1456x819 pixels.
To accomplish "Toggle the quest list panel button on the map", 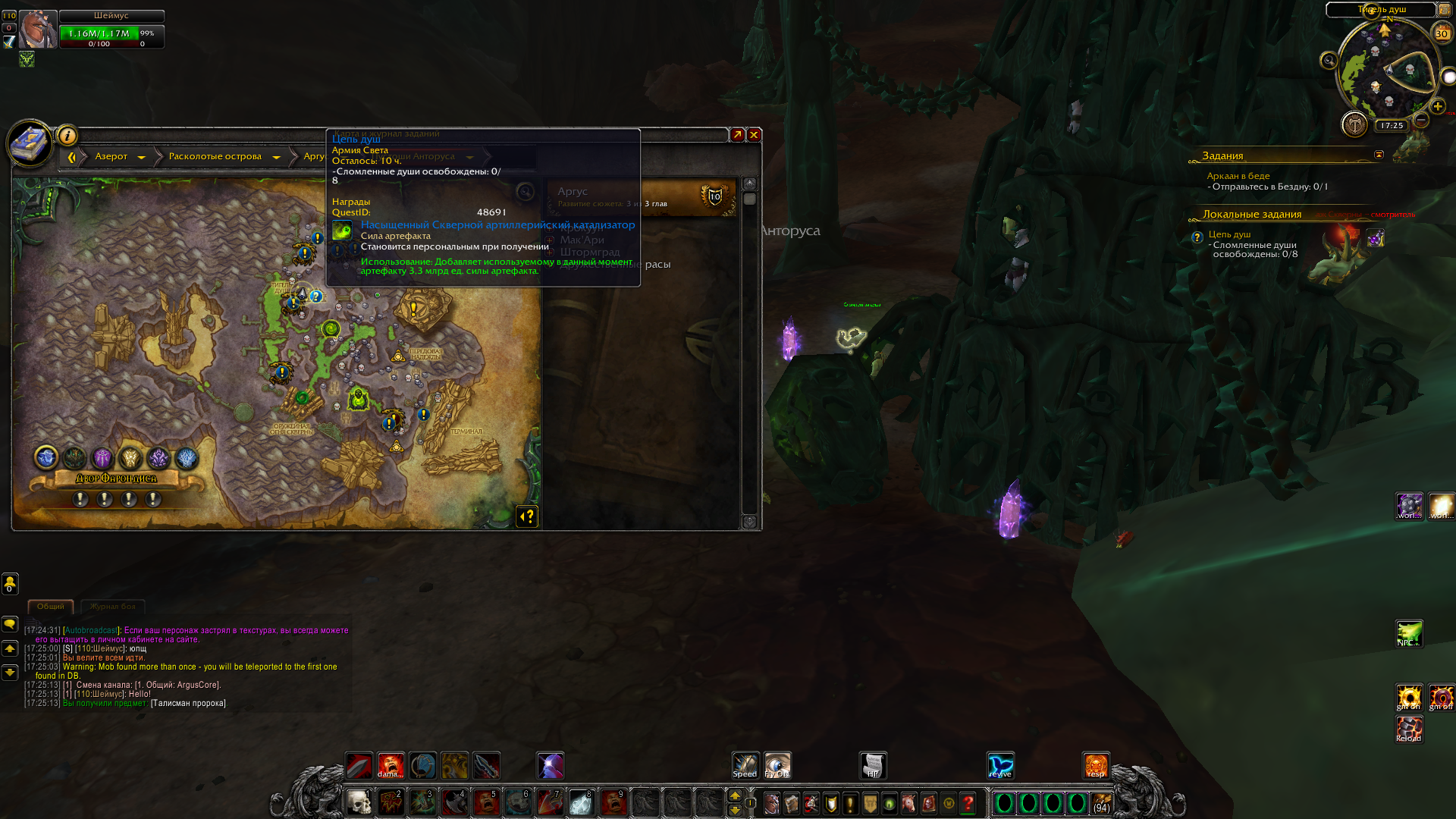I will pyautogui.click(x=527, y=516).
